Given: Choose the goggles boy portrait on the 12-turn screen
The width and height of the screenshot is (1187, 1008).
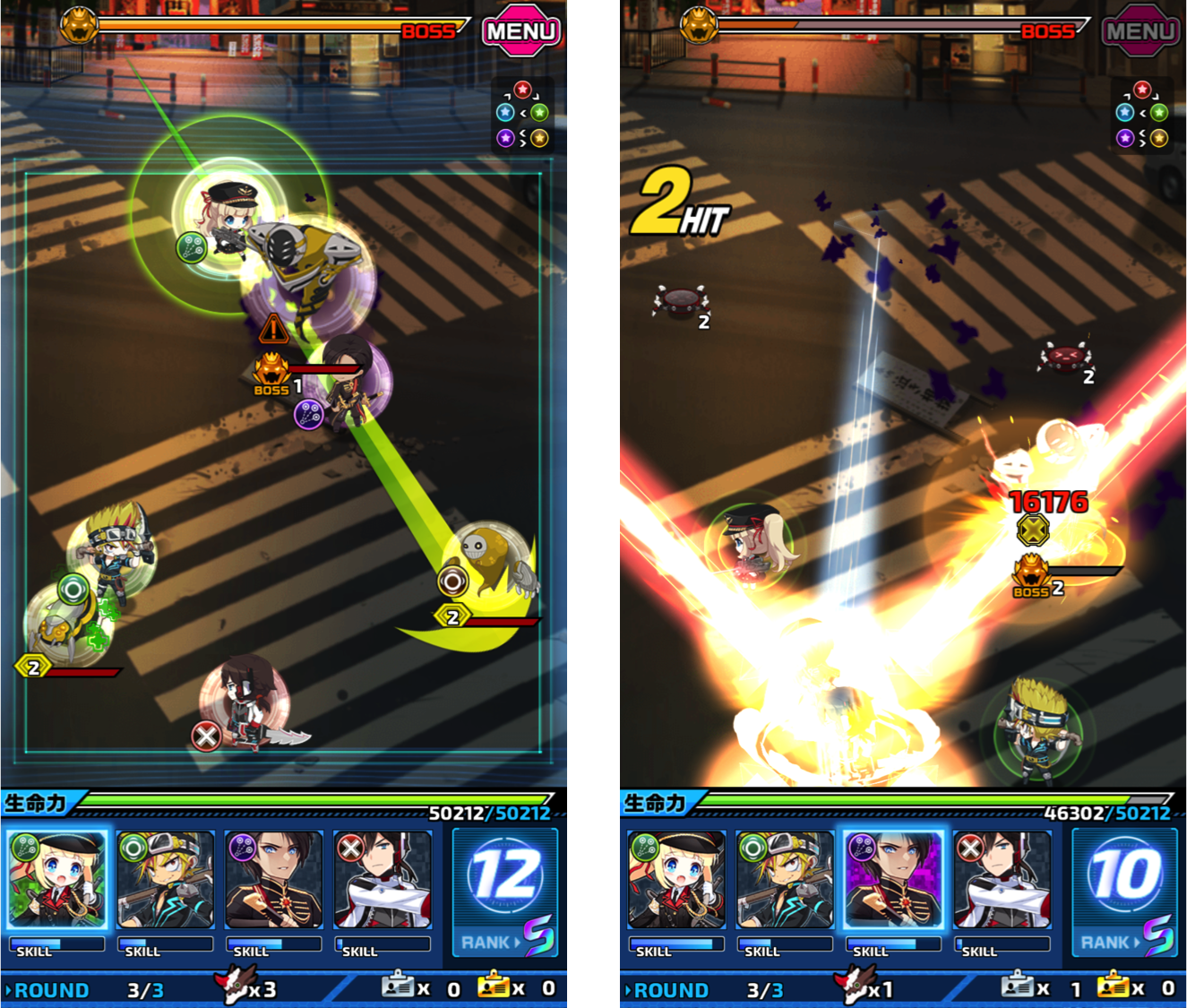Looking at the screenshot, I should [x=166, y=879].
